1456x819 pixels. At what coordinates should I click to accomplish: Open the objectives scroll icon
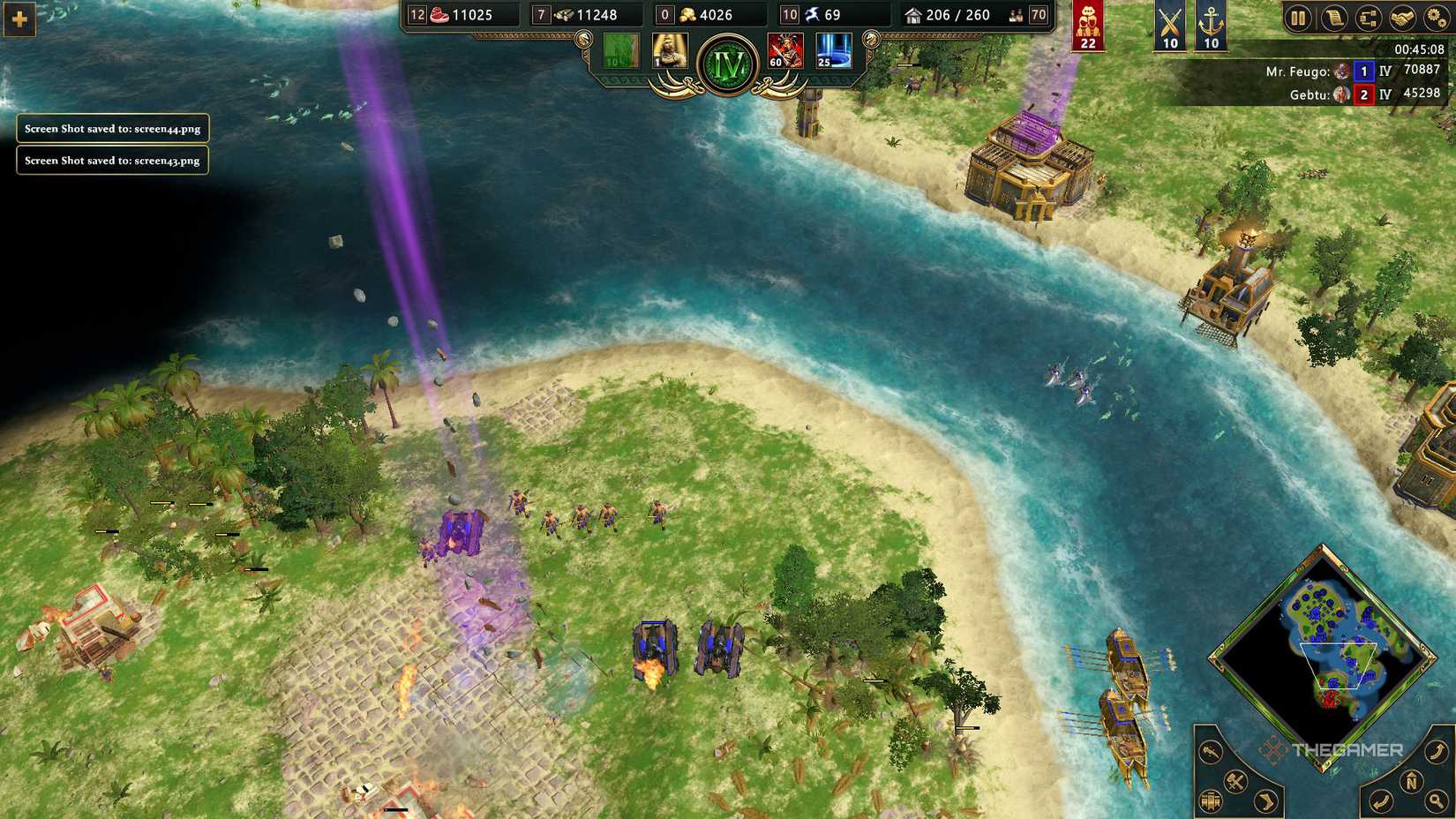click(x=1336, y=18)
